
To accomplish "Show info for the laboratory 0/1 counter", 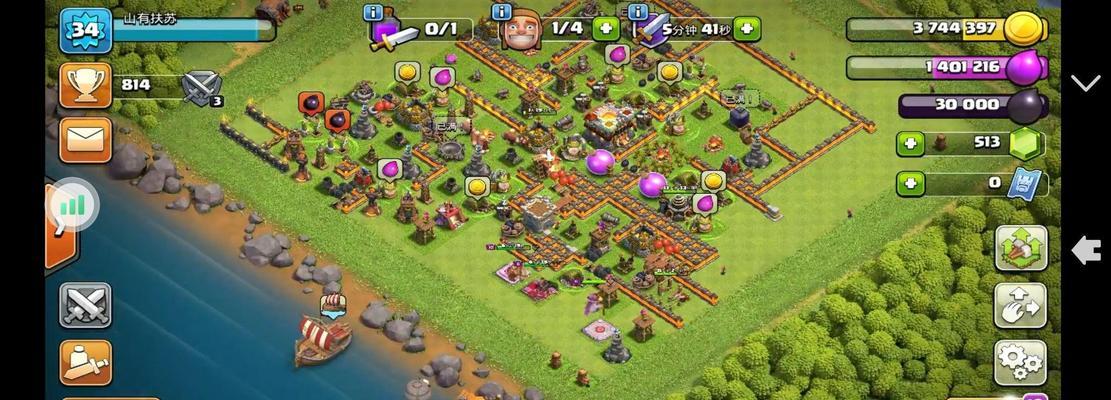I will click(x=373, y=12).
